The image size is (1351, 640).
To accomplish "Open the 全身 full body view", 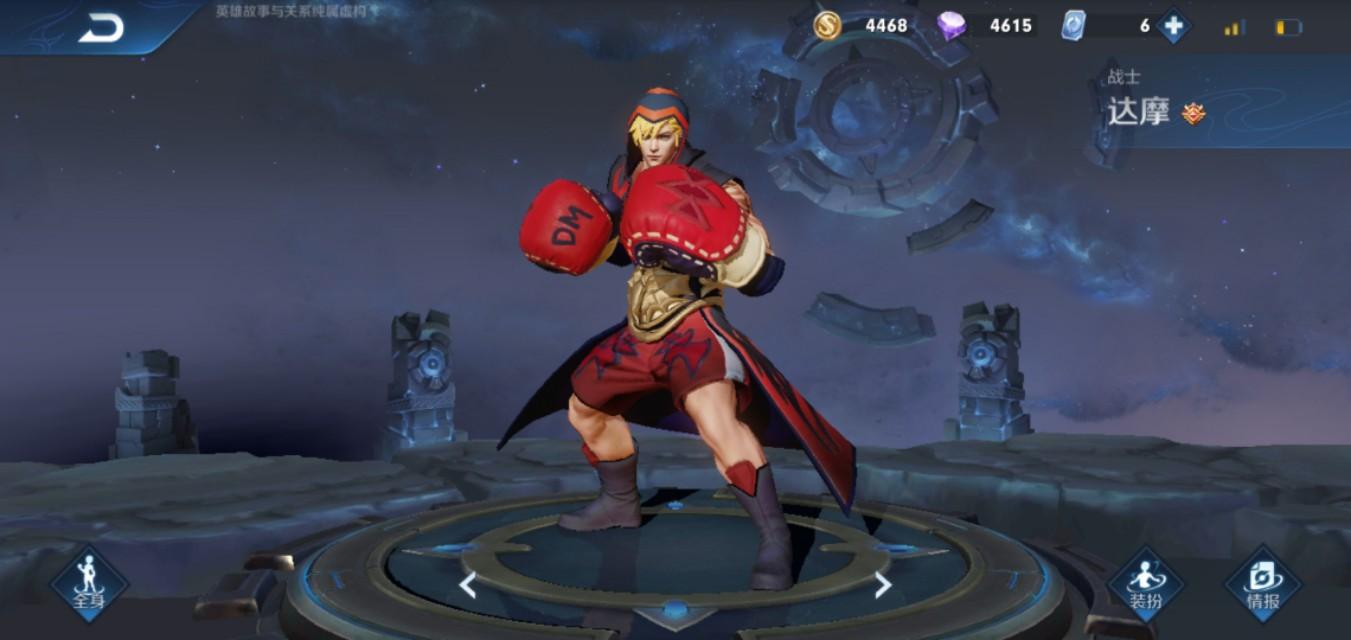I will [x=89, y=583].
